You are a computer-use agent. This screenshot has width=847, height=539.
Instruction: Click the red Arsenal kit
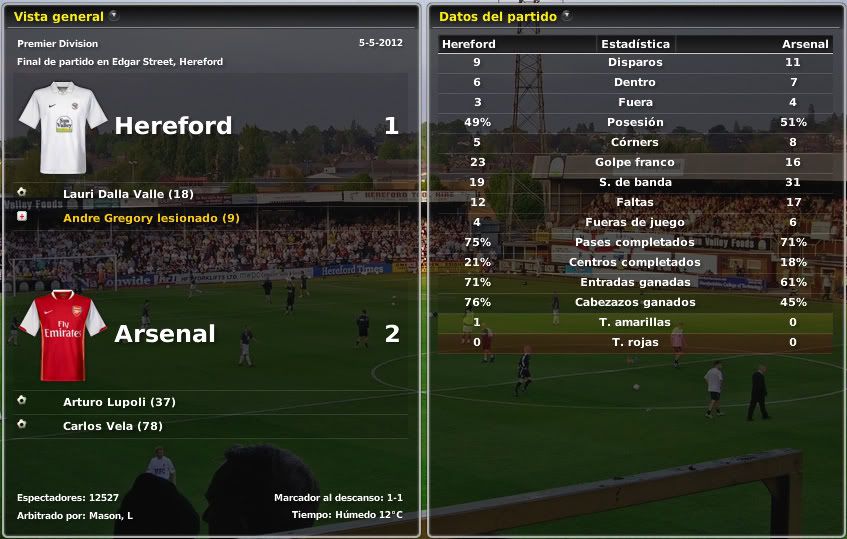click(x=62, y=335)
